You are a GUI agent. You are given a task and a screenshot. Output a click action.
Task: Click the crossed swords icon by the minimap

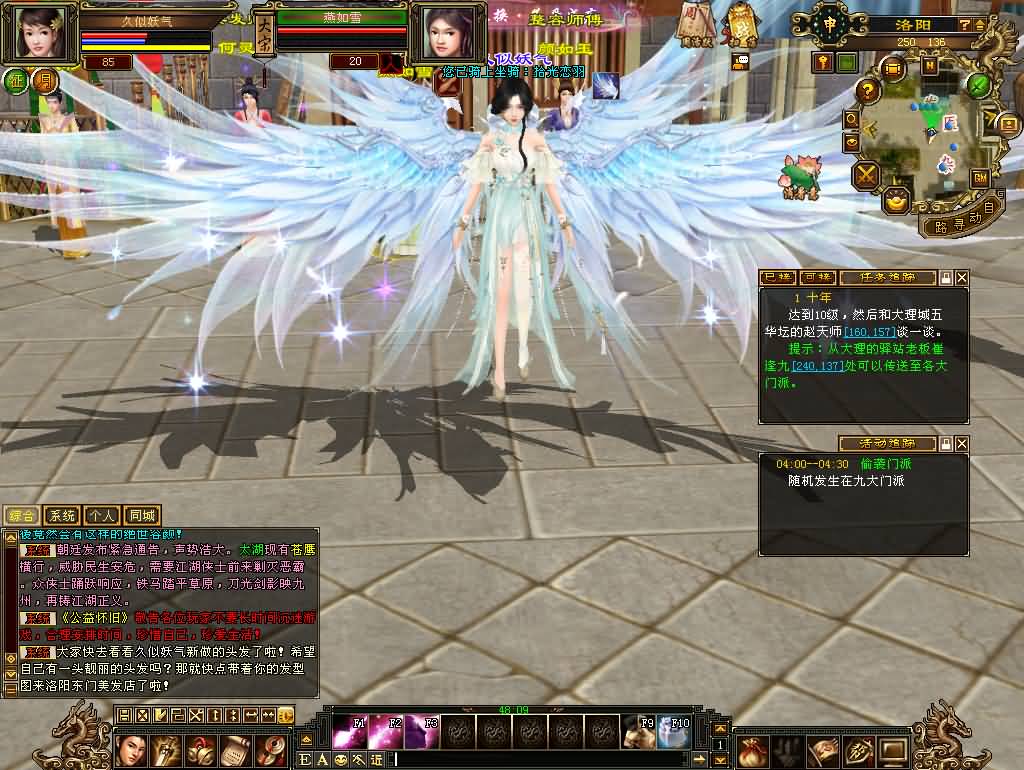point(865,176)
